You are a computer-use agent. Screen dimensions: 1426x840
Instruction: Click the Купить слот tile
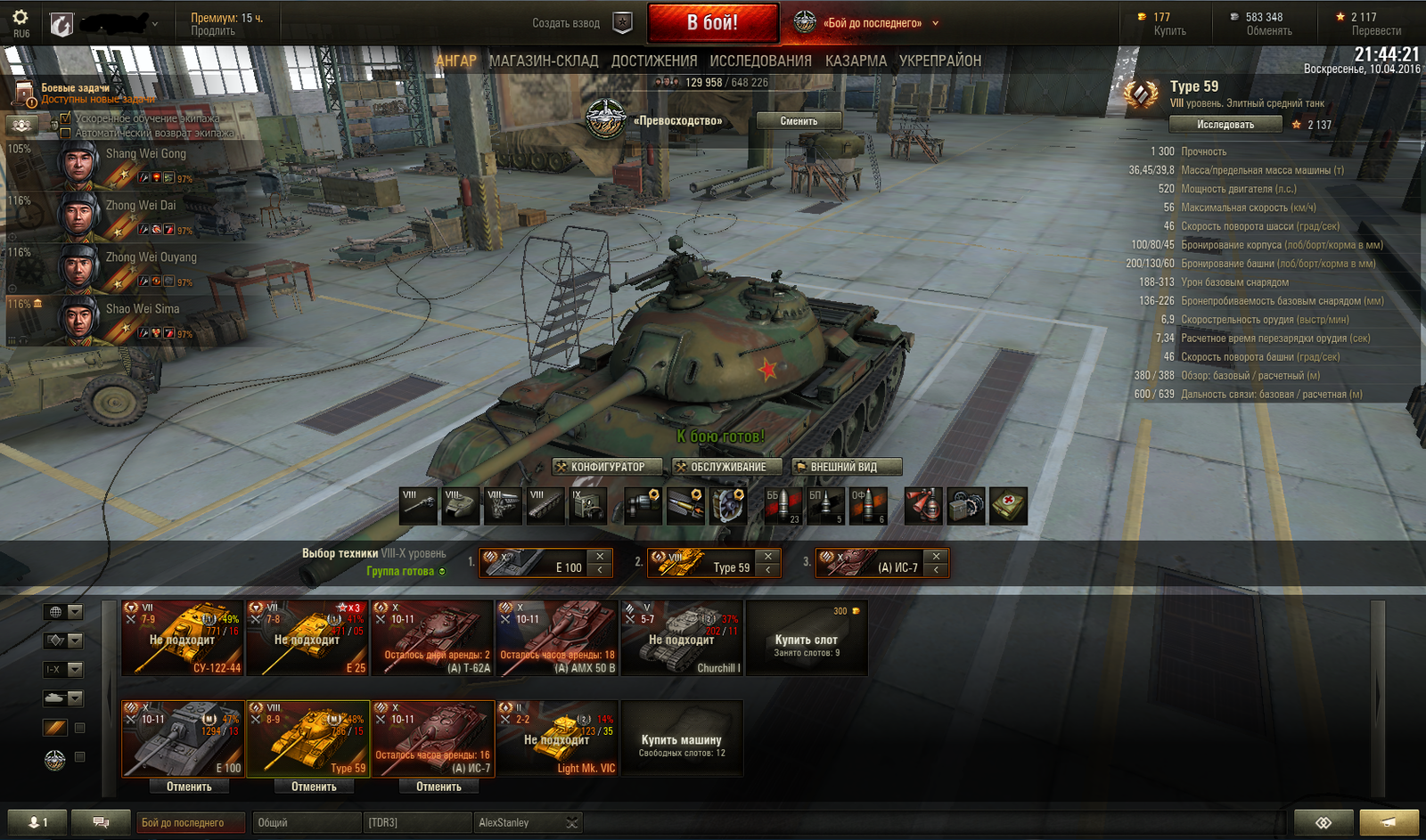807,638
